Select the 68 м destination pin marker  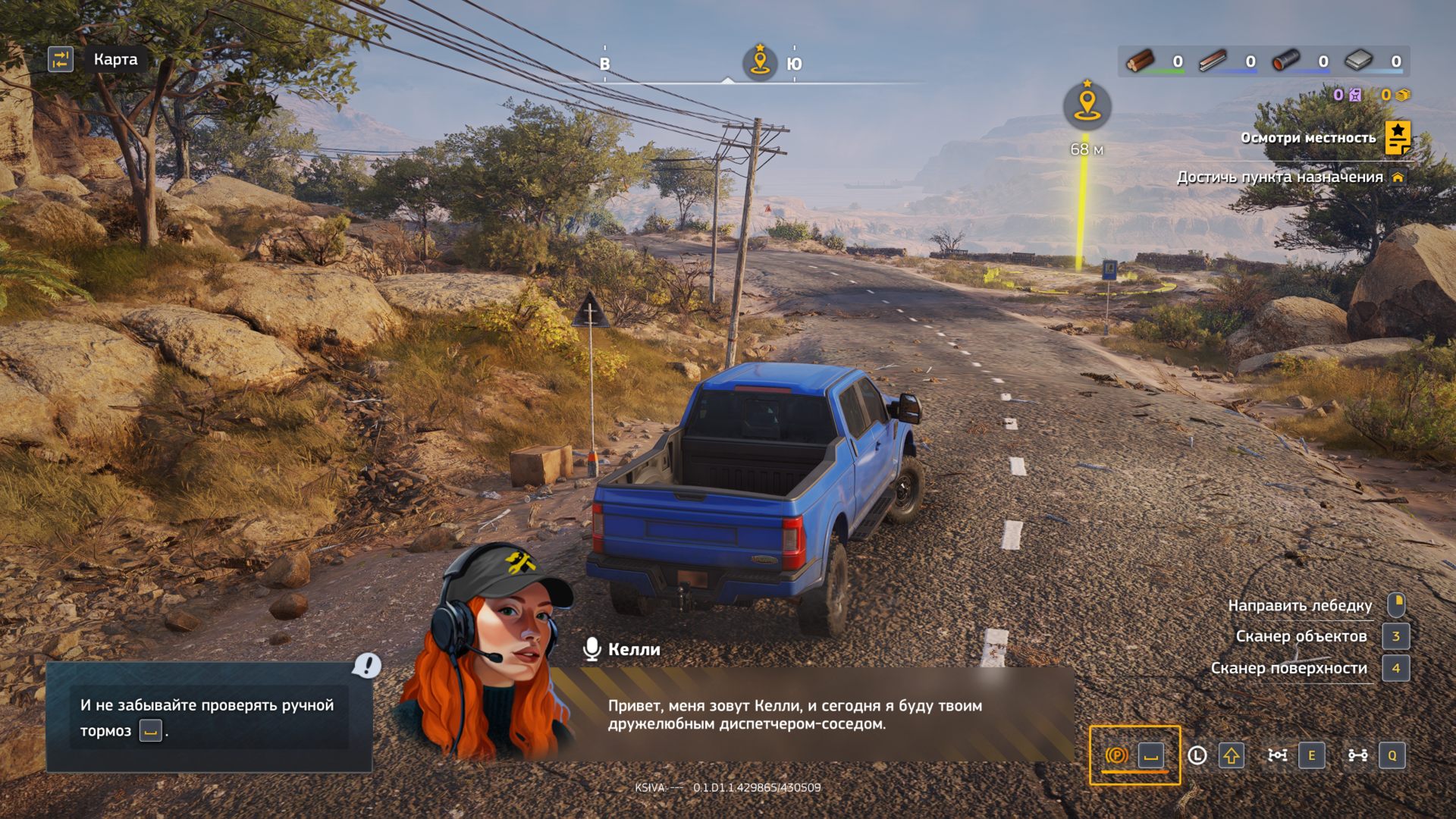click(1087, 106)
